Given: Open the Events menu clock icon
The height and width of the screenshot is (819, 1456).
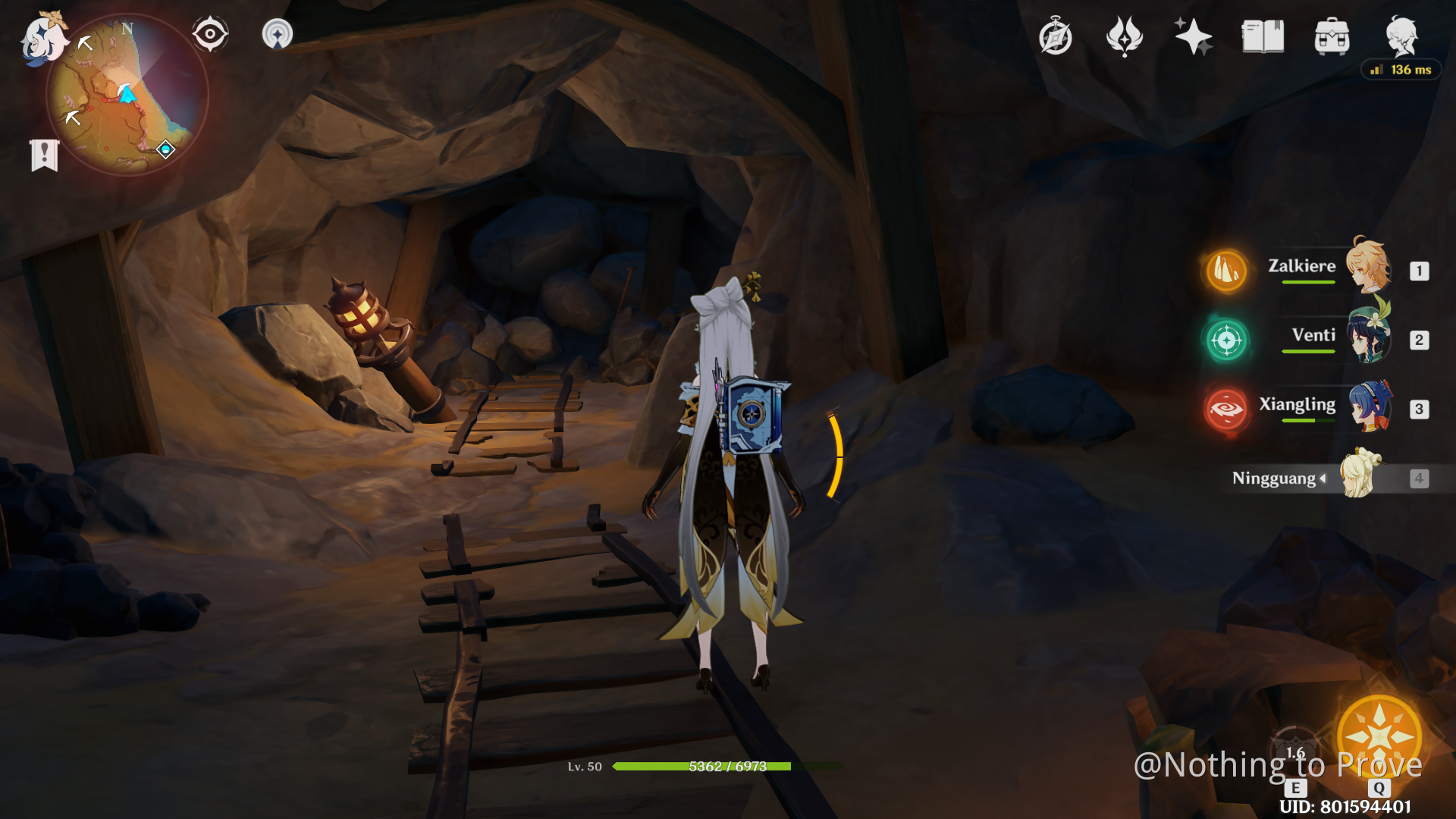Looking at the screenshot, I should pos(1056,34).
